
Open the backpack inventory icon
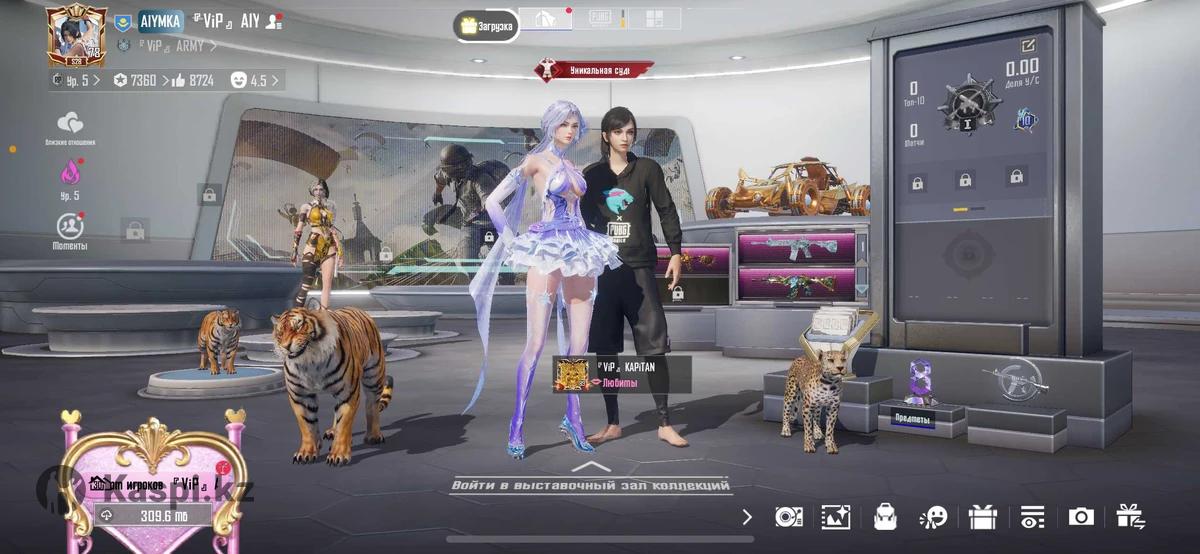pos(884,517)
